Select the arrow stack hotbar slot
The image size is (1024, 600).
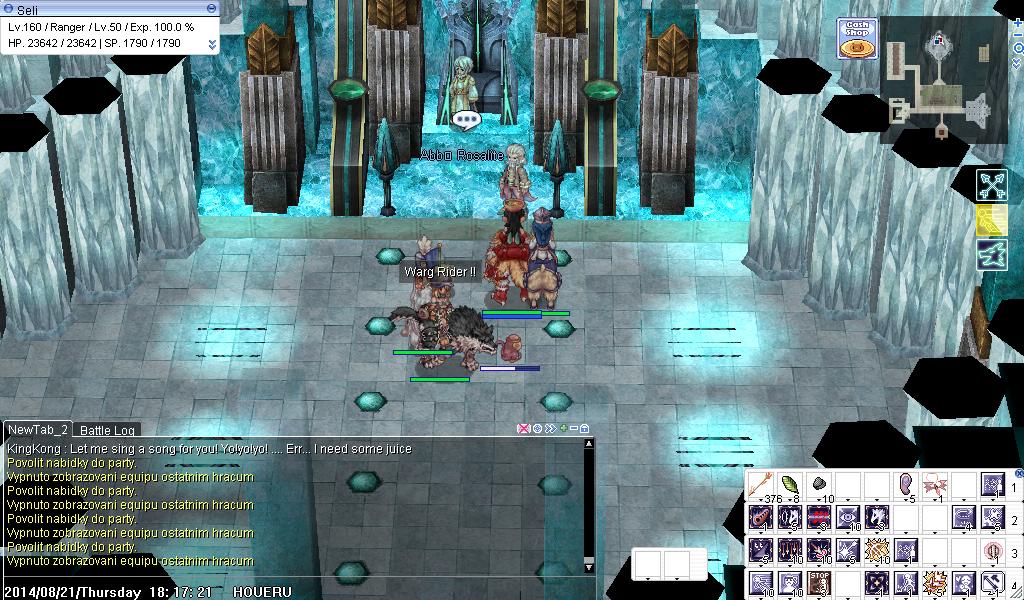(762, 485)
